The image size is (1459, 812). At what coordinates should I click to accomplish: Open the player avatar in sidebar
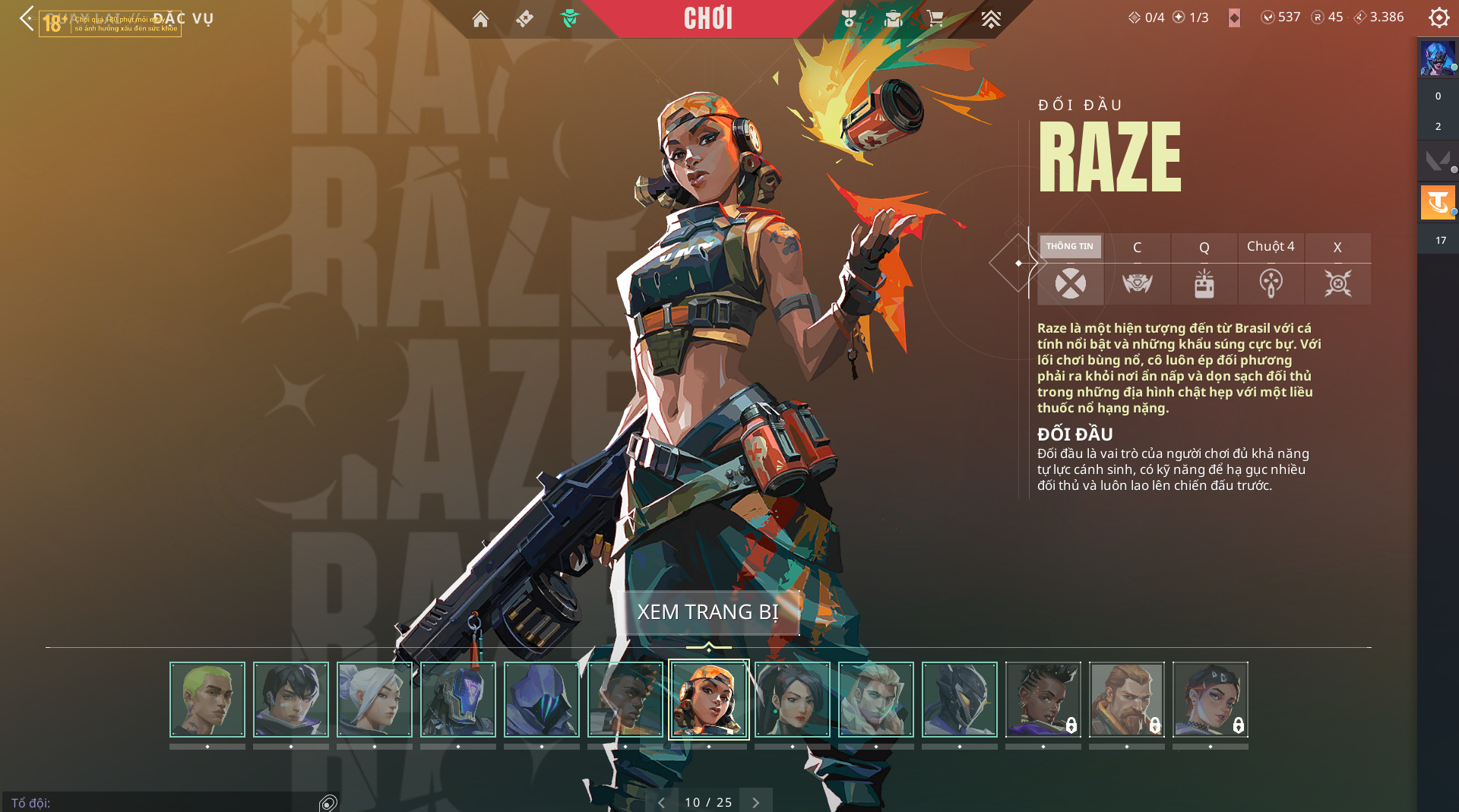(x=1438, y=58)
